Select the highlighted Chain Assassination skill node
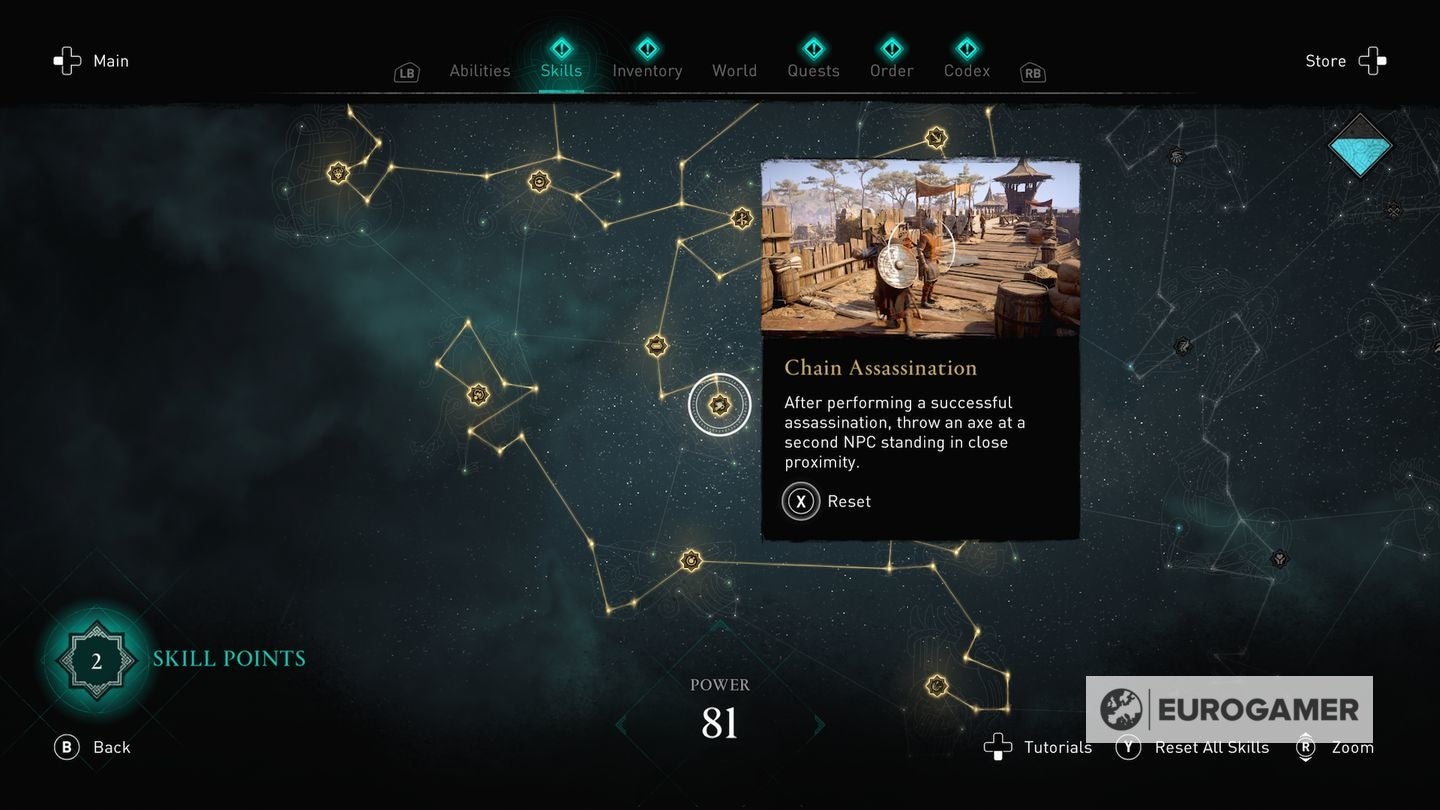This screenshot has width=1440, height=810. click(x=719, y=405)
